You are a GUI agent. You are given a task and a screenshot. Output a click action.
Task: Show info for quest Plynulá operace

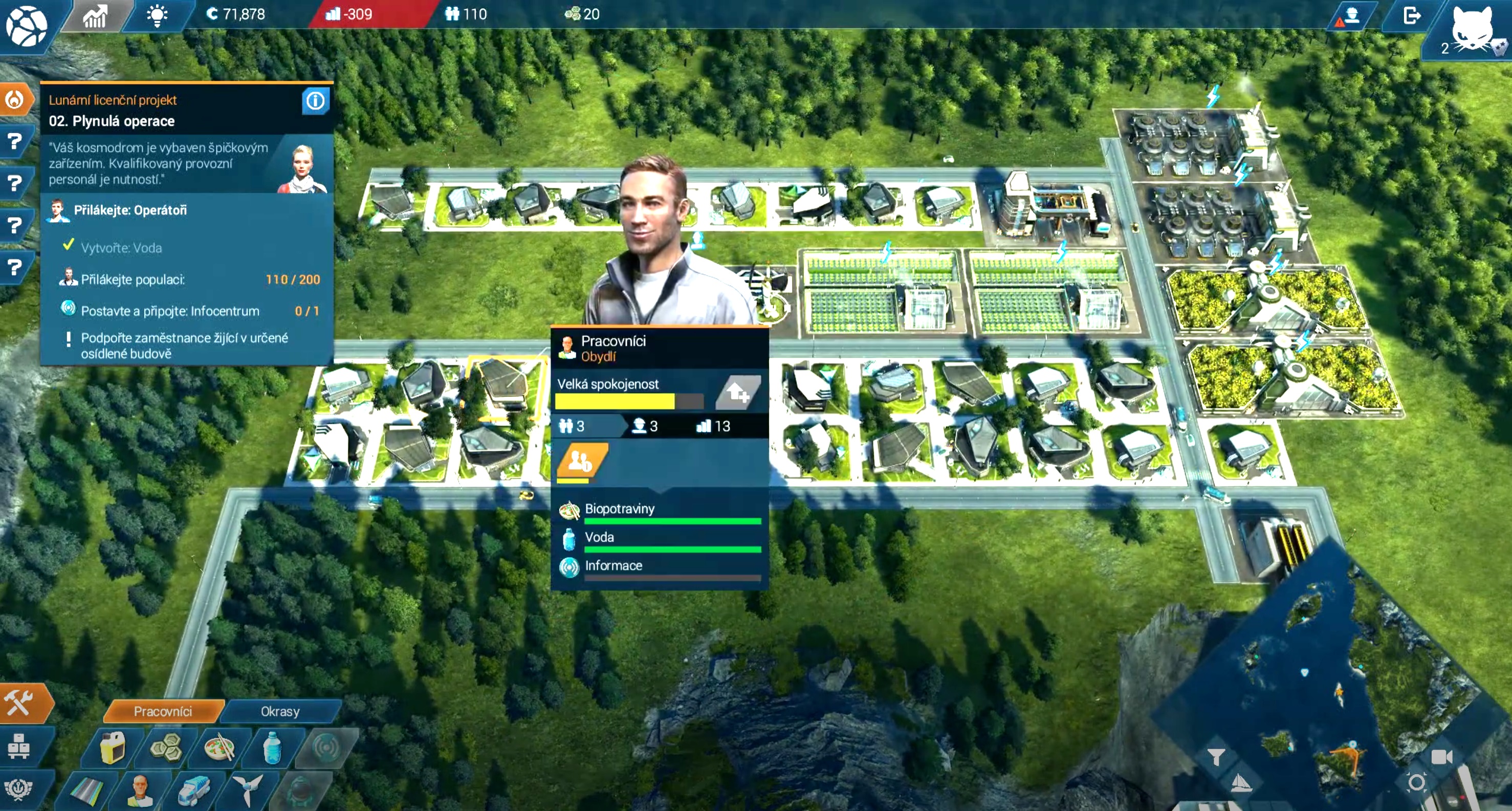[315, 101]
